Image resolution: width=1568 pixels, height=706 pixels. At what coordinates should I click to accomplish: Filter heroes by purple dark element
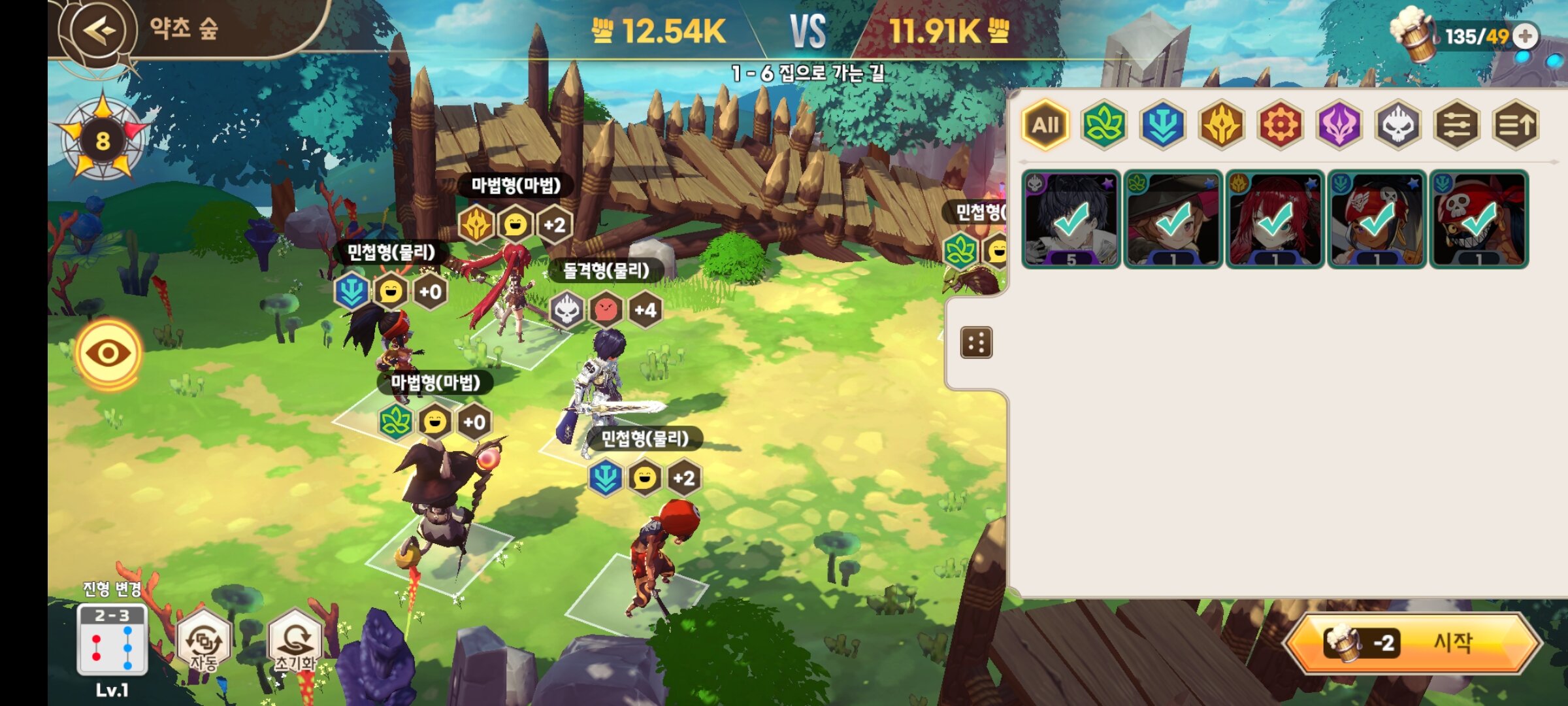tap(1339, 125)
